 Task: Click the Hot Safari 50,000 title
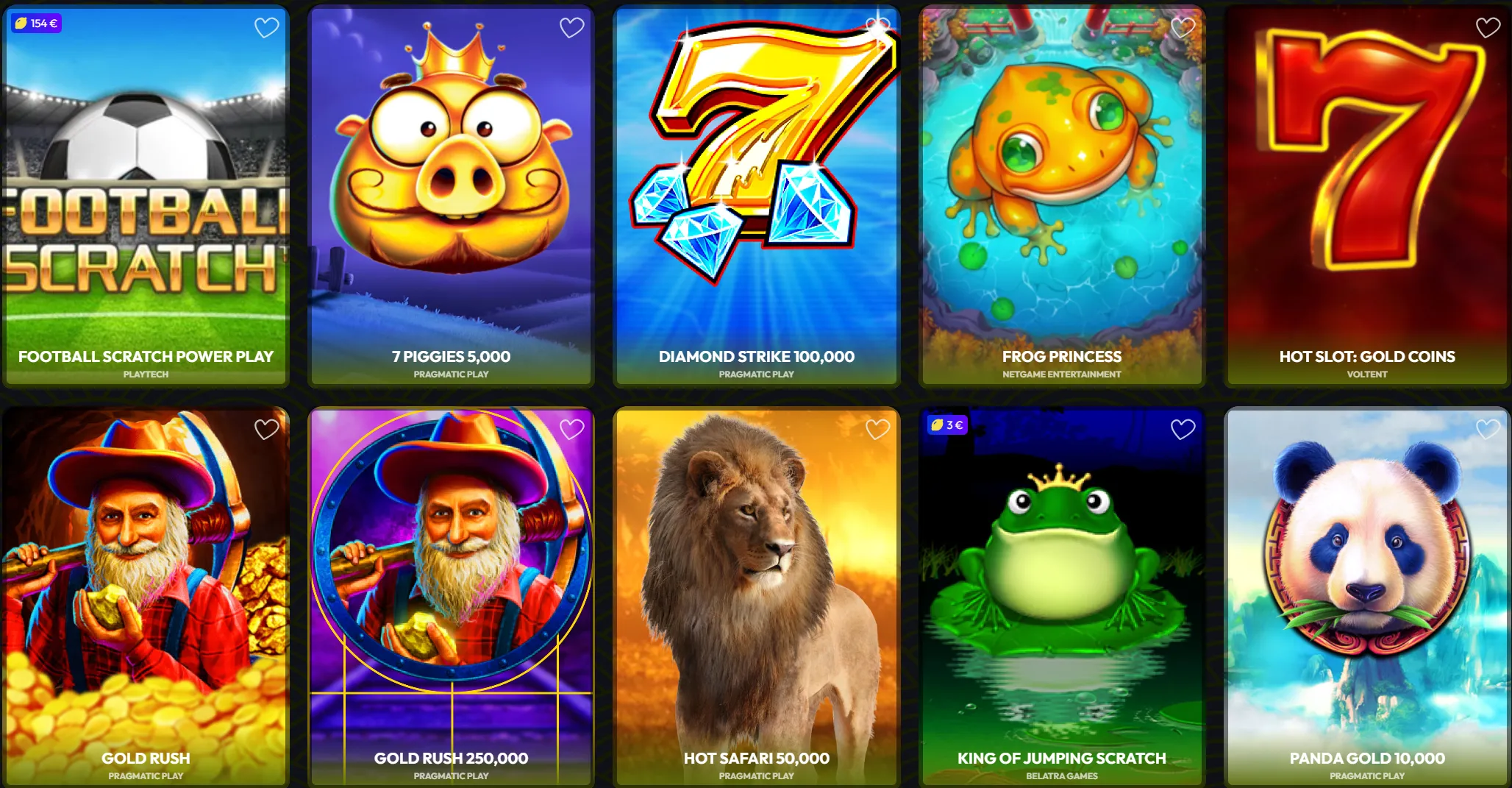point(757,758)
